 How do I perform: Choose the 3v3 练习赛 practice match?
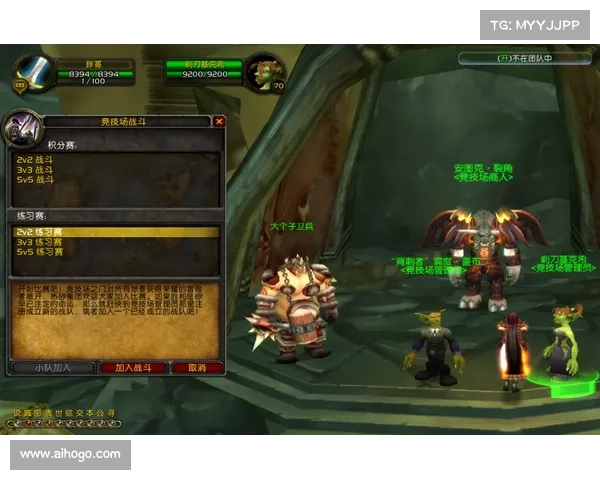click(x=38, y=242)
